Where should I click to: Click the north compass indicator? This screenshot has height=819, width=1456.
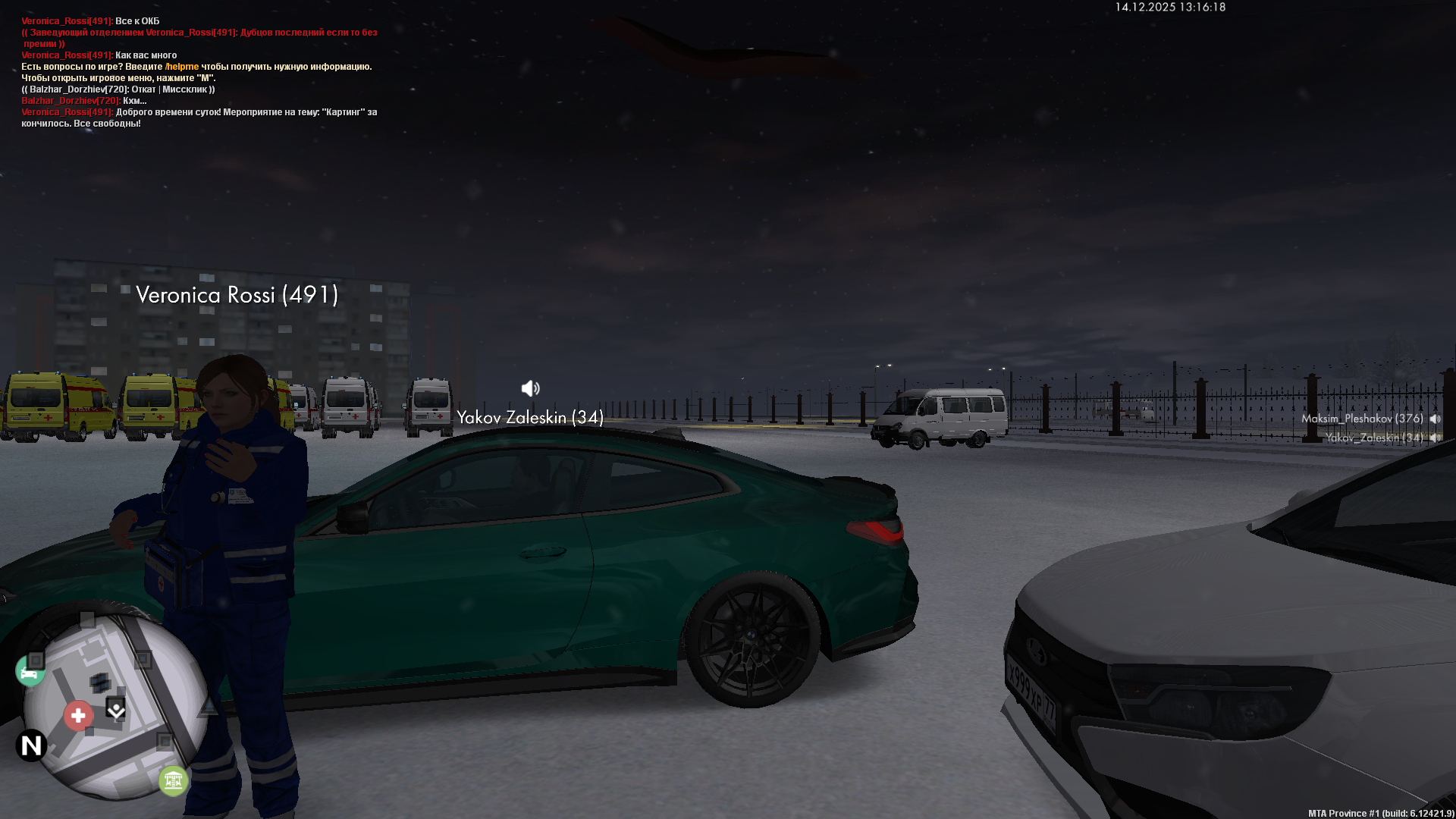point(31,745)
